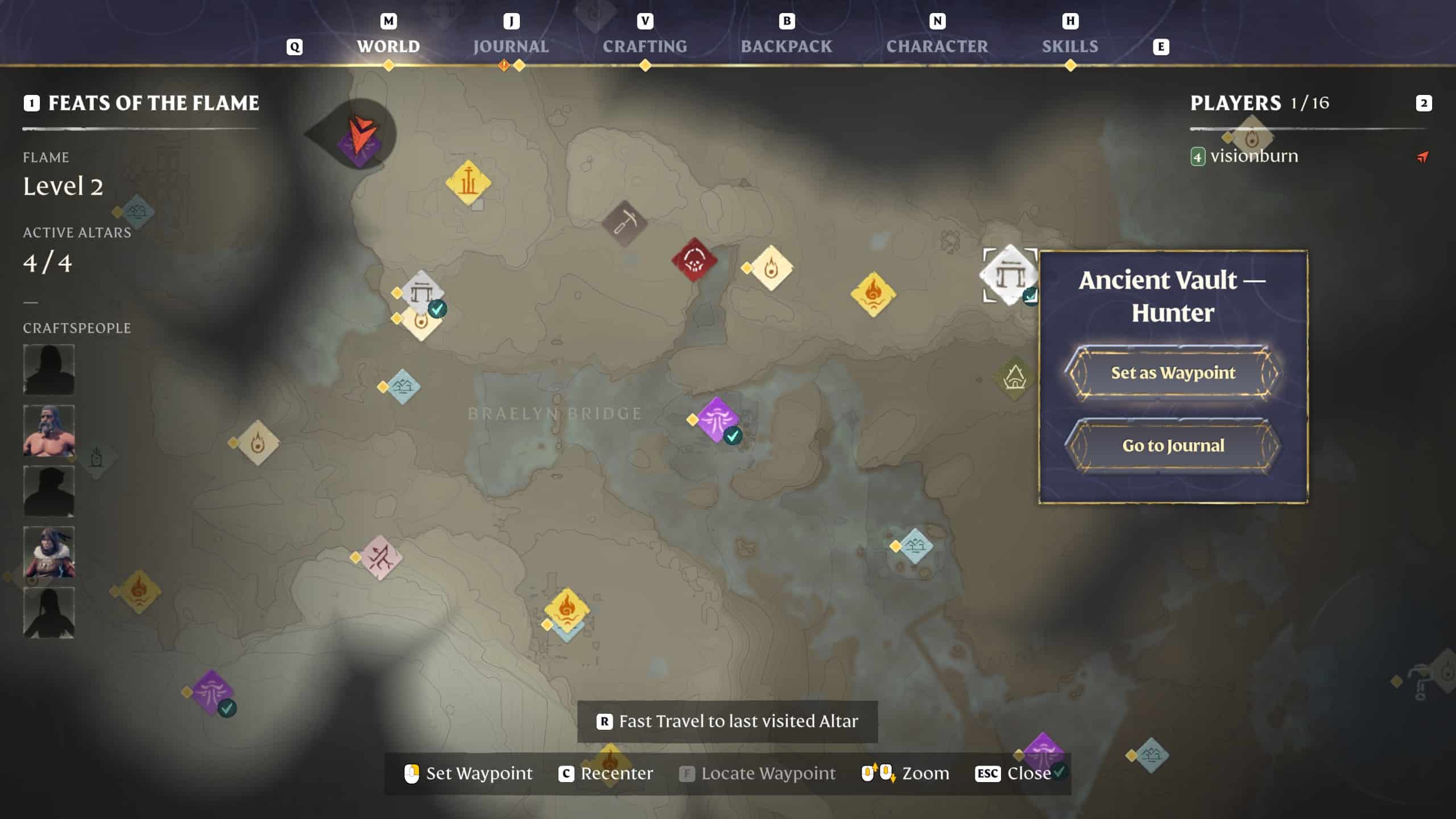Viewport: 1456px width, 819px height.
Task: Click the Set as Waypoint button
Action: [x=1174, y=373]
